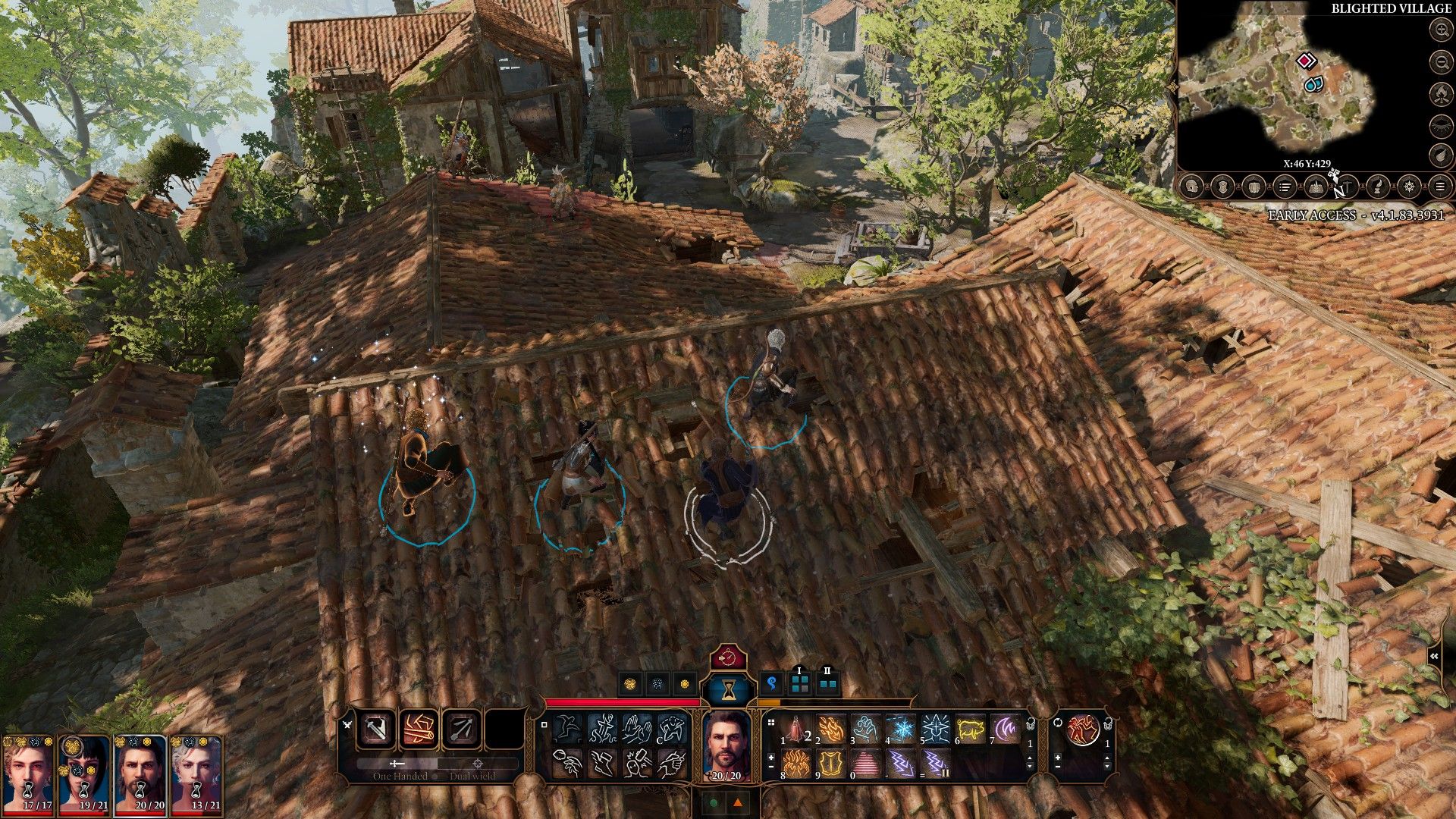Open the spellbook icon below the minimap
This screenshot has height=819, width=1456.
point(1316,186)
